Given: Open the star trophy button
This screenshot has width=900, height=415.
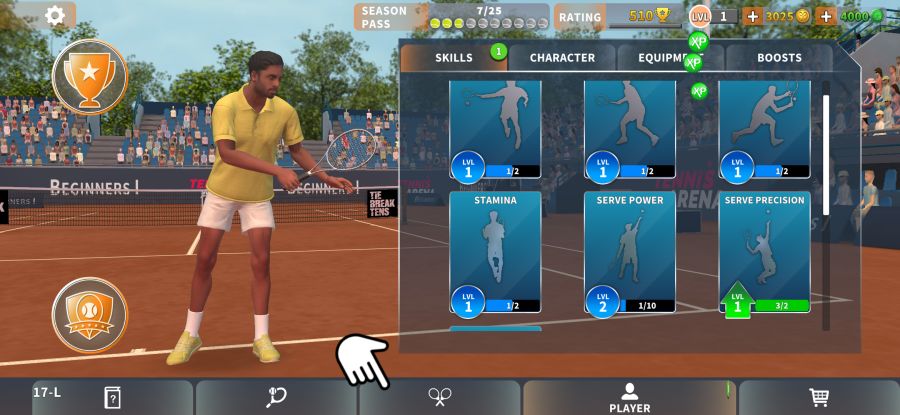Looking at the screenshot, I should click(x=90, y=77).
